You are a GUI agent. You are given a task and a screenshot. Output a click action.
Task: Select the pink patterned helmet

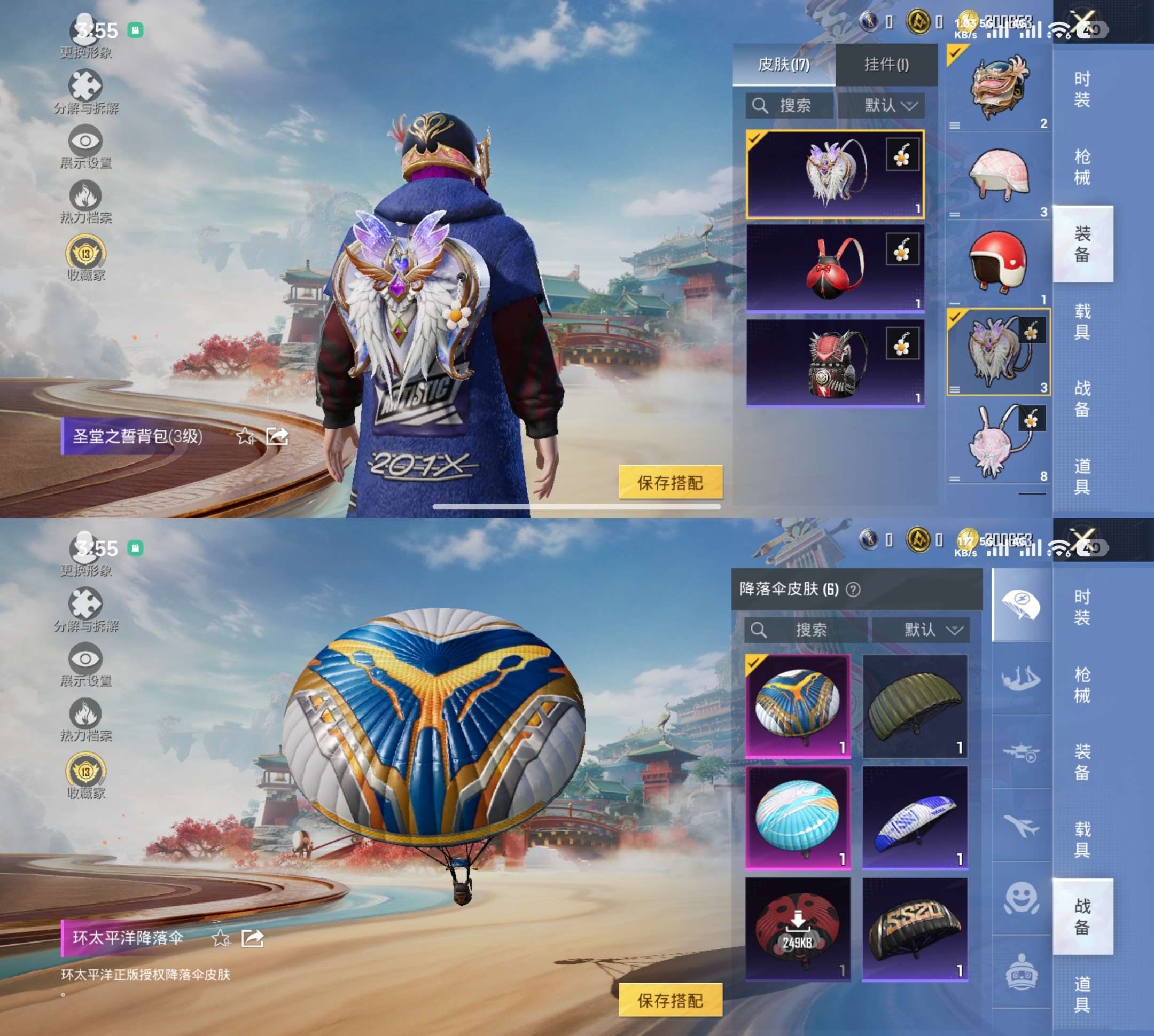(999, 175)
